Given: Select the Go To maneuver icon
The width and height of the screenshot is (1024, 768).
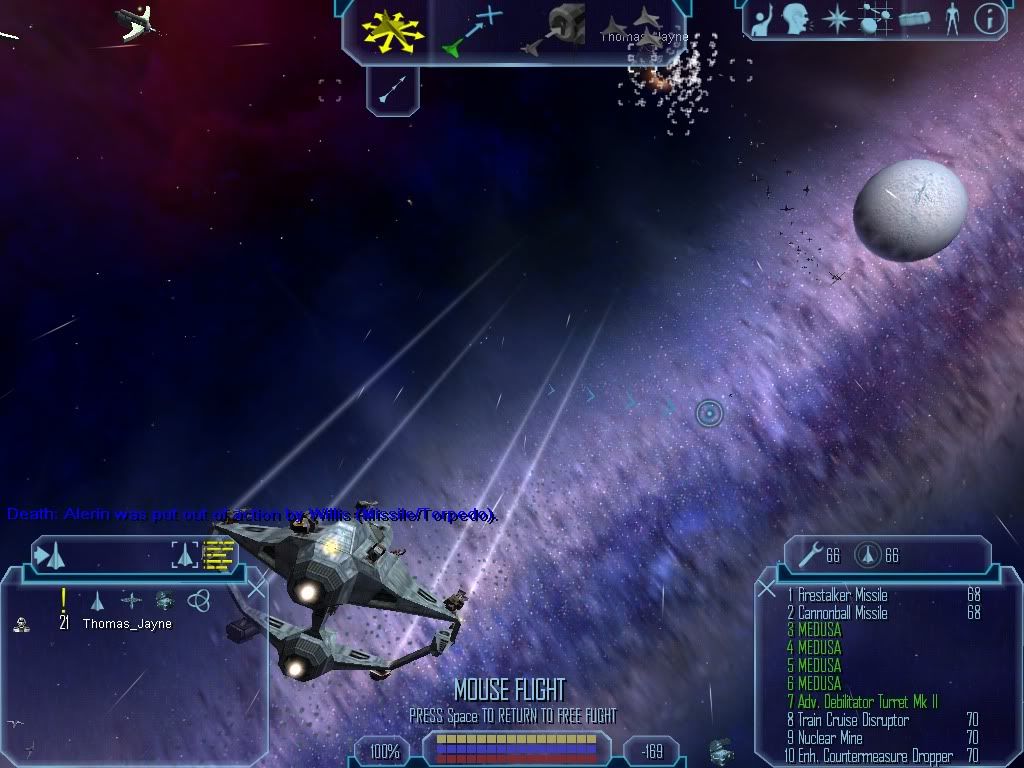Looking at the screenshot, I should (469, 30).
